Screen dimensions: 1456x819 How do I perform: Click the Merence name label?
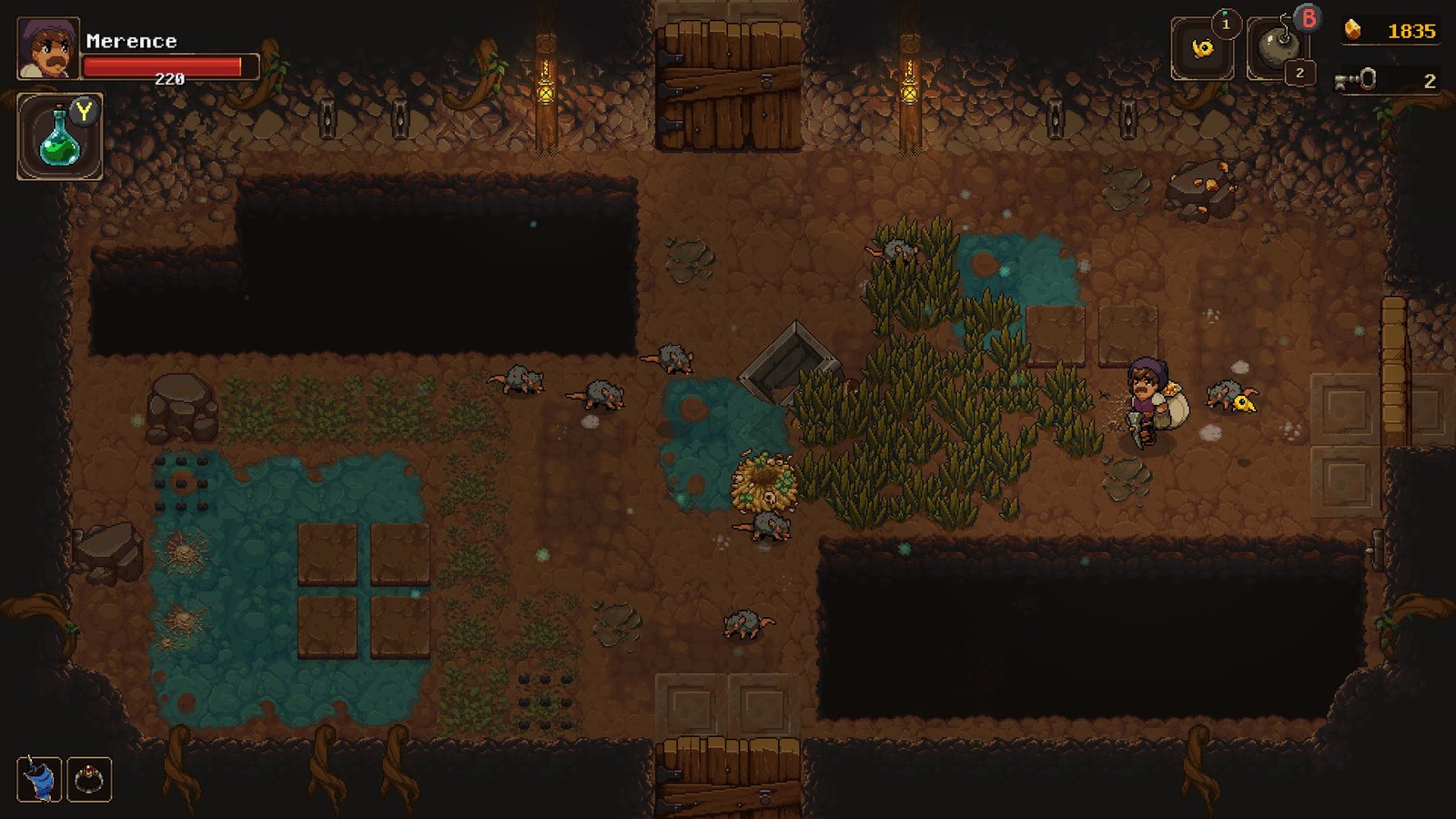click(130, 40)
